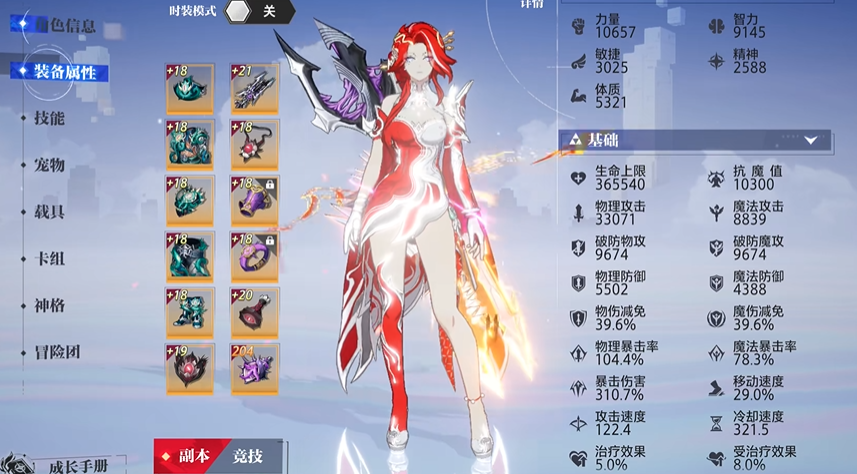Choose the +20 red potion flask slot

255,313
